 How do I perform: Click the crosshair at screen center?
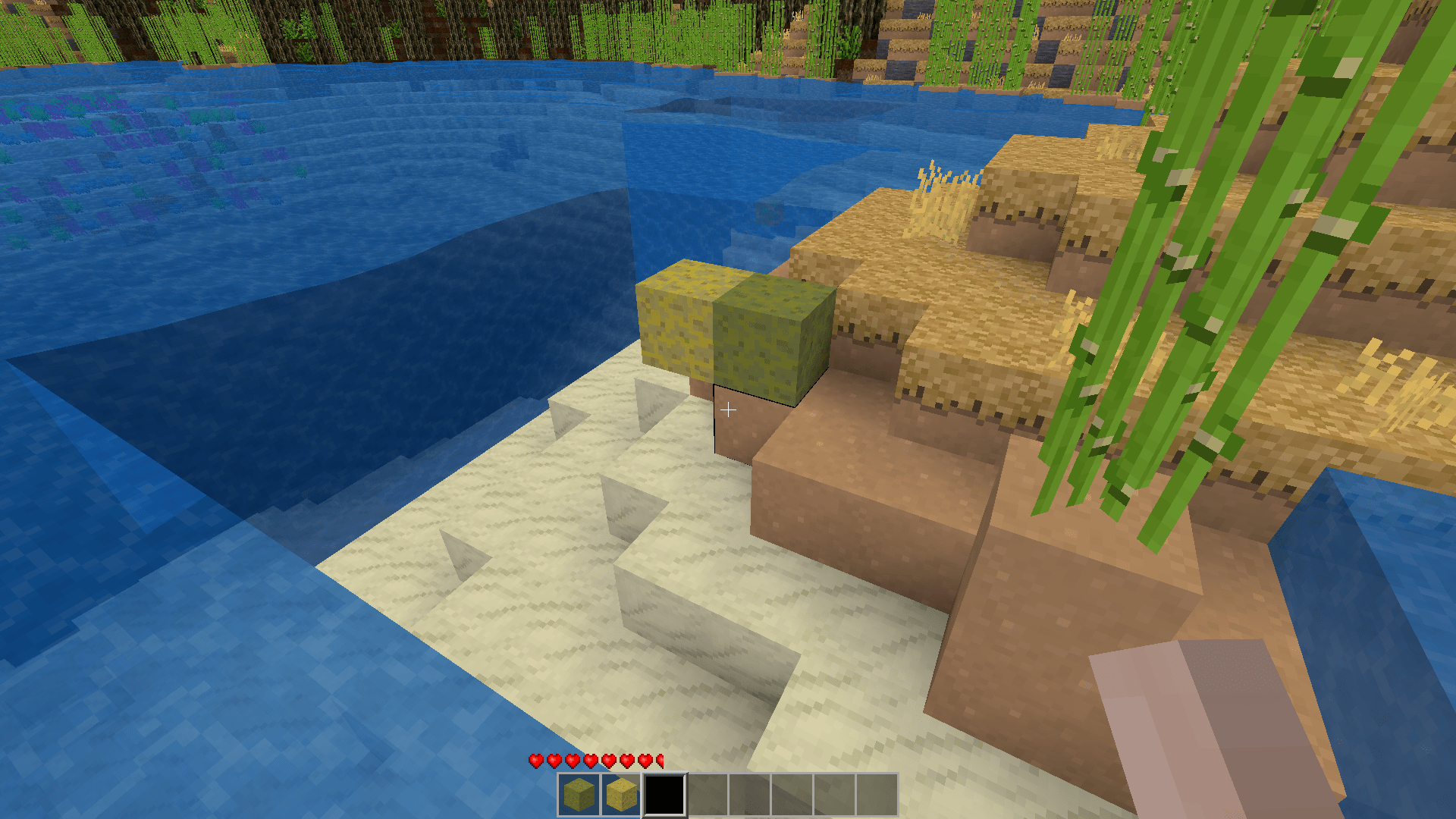click(x=728, y=409)
